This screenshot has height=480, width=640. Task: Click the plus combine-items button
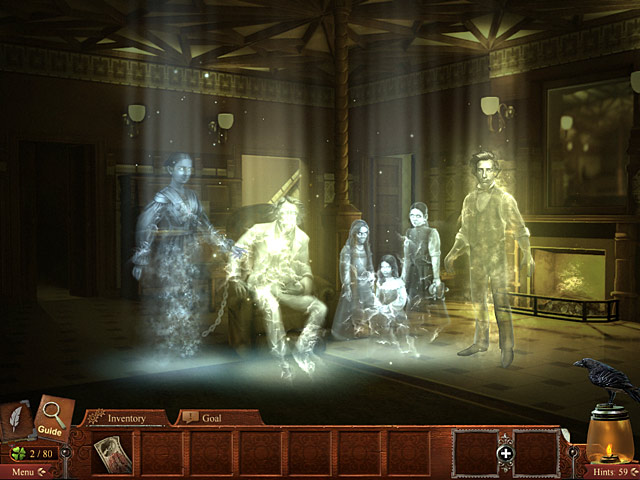(506, 454)
